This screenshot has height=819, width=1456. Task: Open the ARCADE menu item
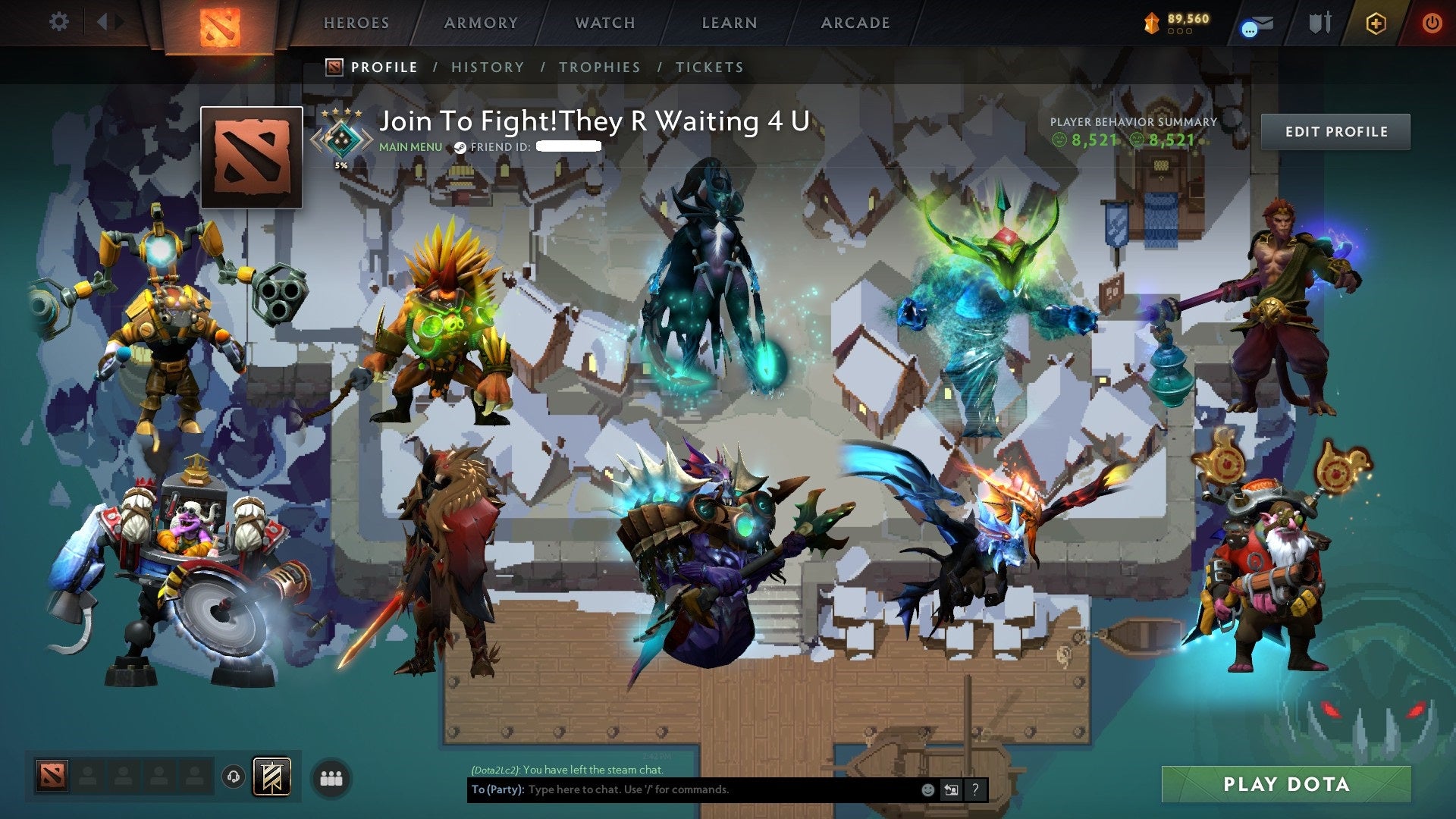click(x=855, y=23)
